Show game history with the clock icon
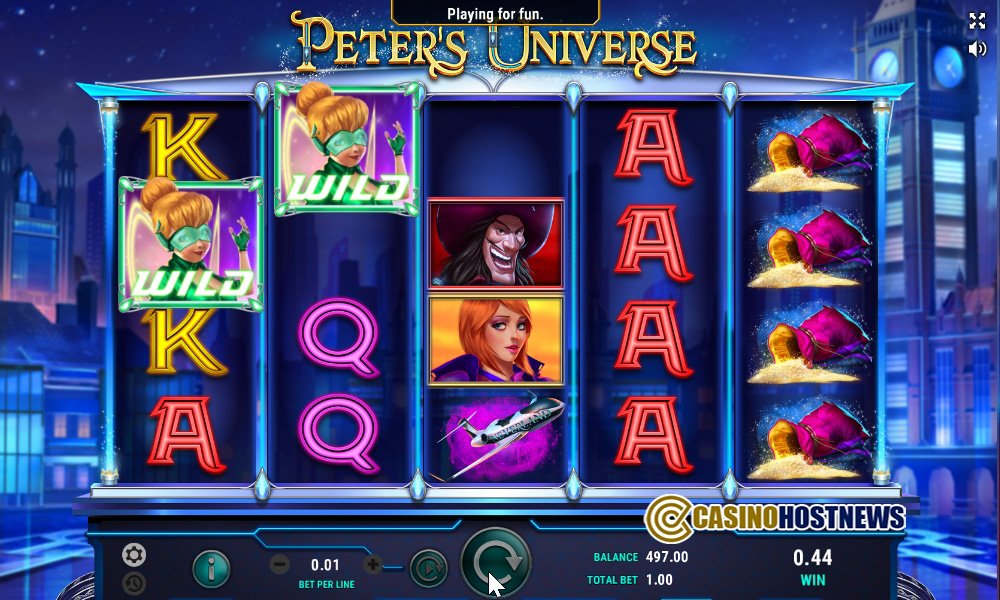This screenshot has height=600, width=1000. pyautogui.click(x=134, y=583)
